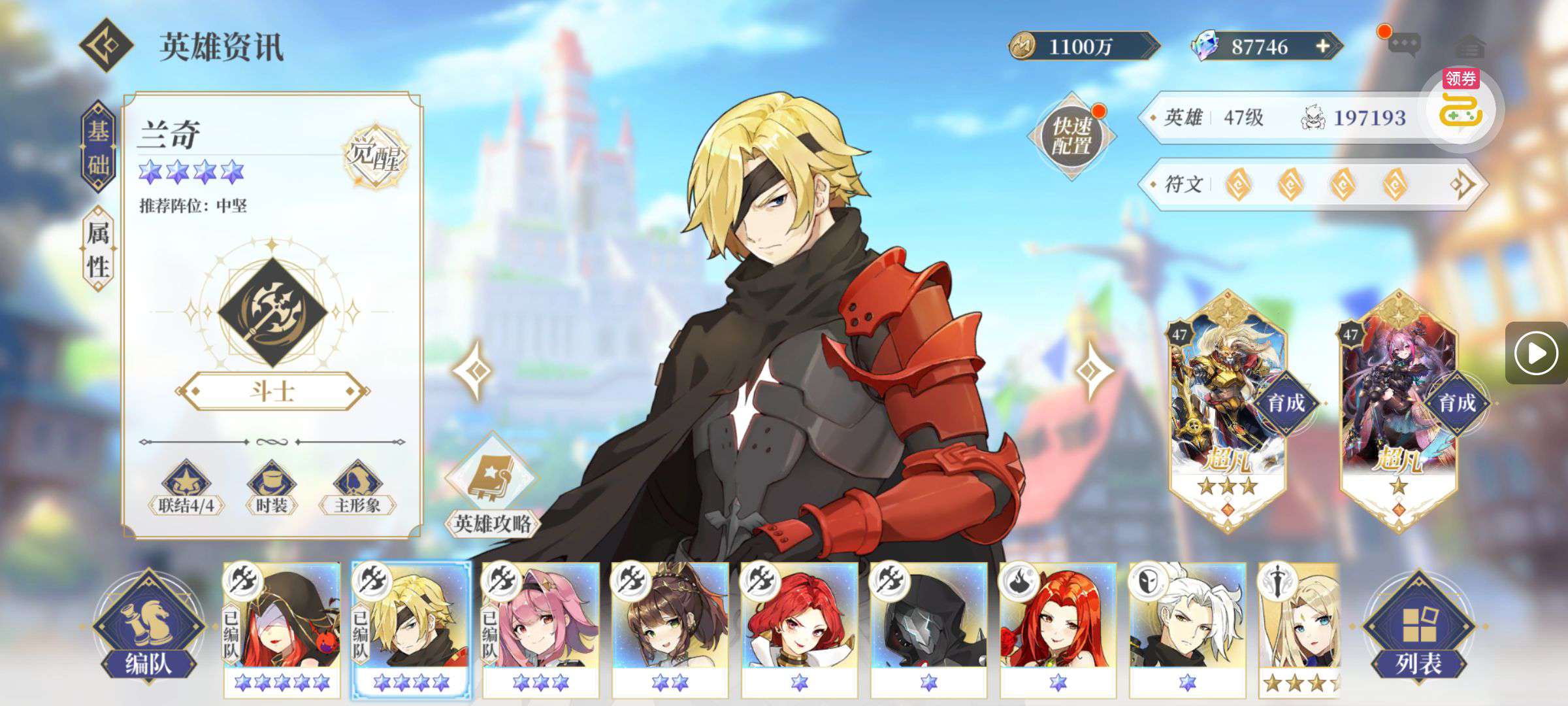Set the 主形象 main appearance
Screen dimensions: 1568x706
click(357, 487)
